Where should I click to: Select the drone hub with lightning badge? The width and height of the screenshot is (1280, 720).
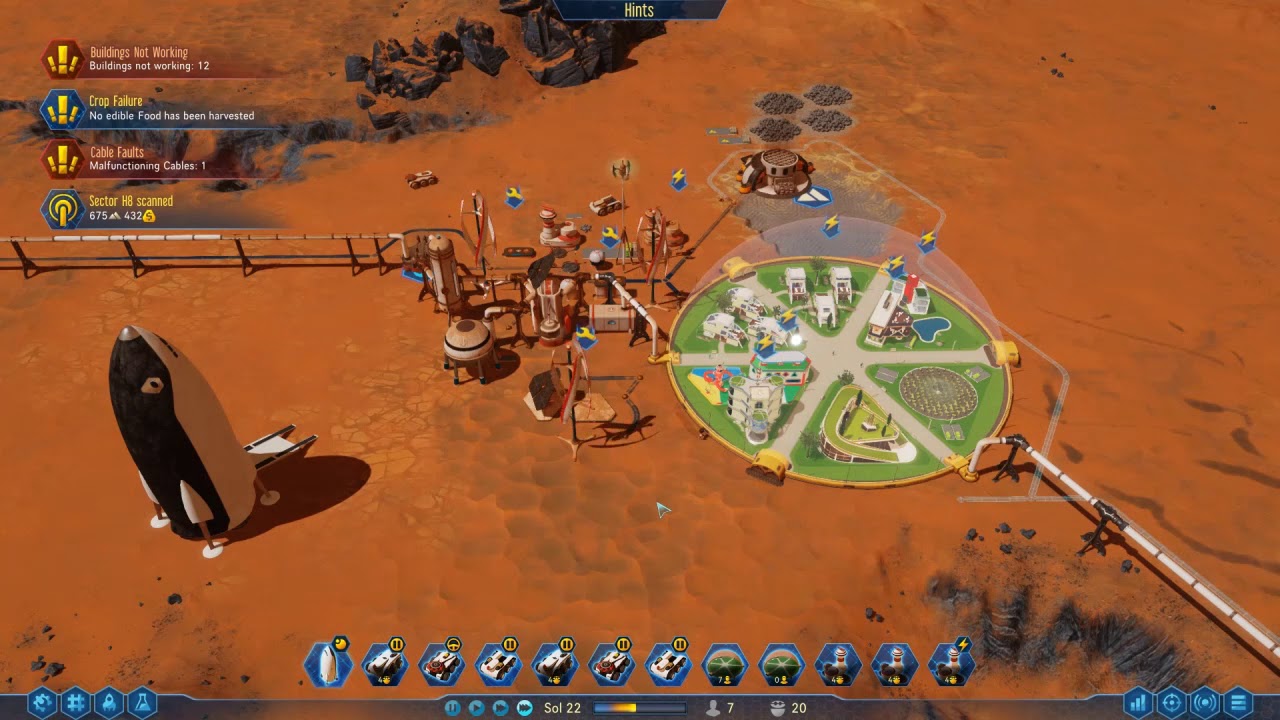coord(952,663)
